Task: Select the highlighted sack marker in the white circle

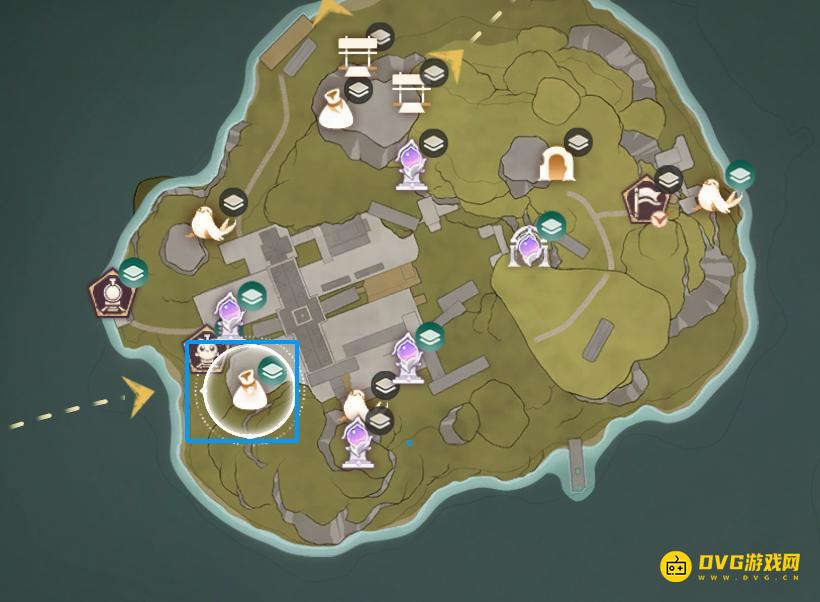Action: [247, 391]
